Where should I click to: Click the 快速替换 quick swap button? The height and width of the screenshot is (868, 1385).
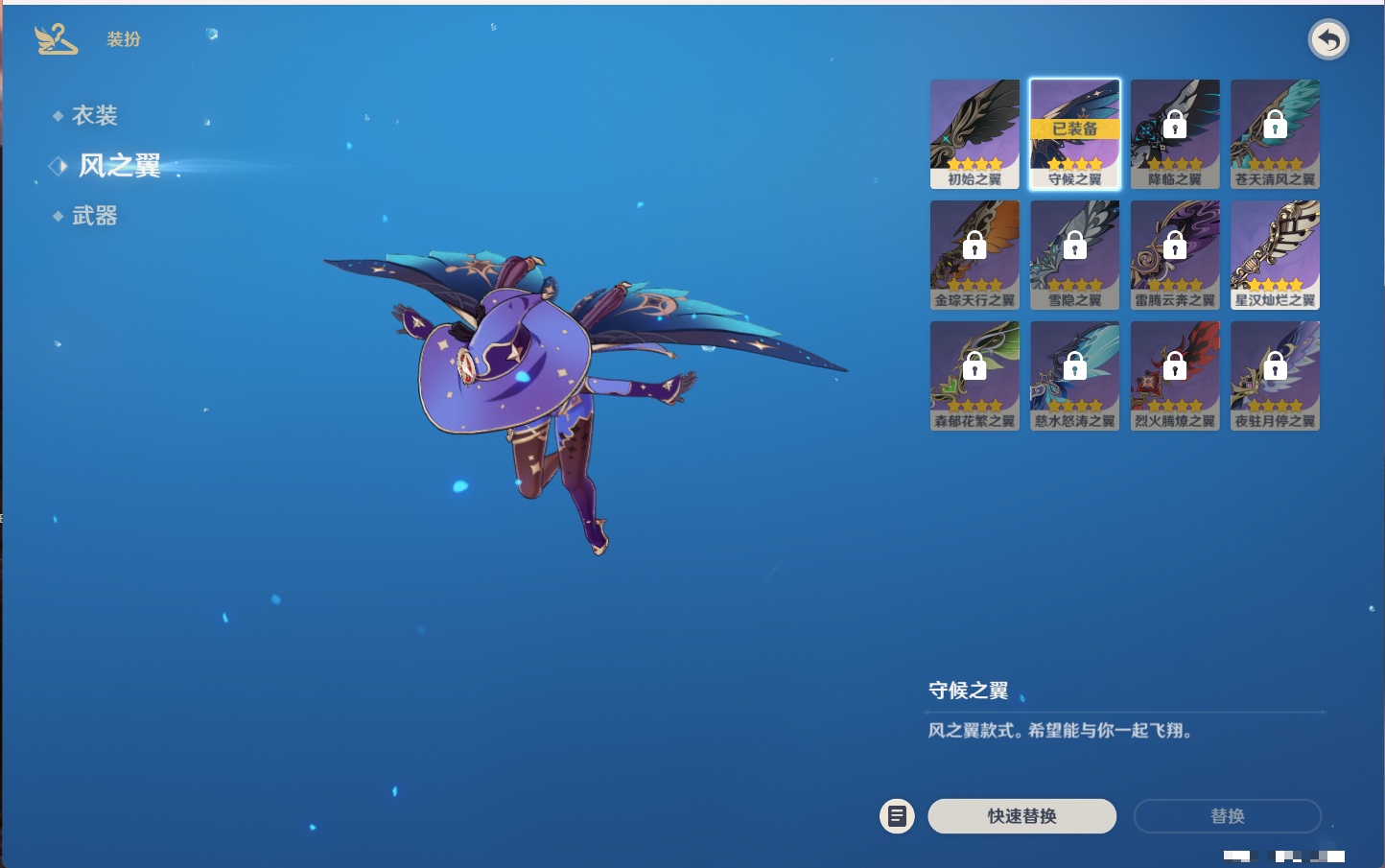[1021, 816]
